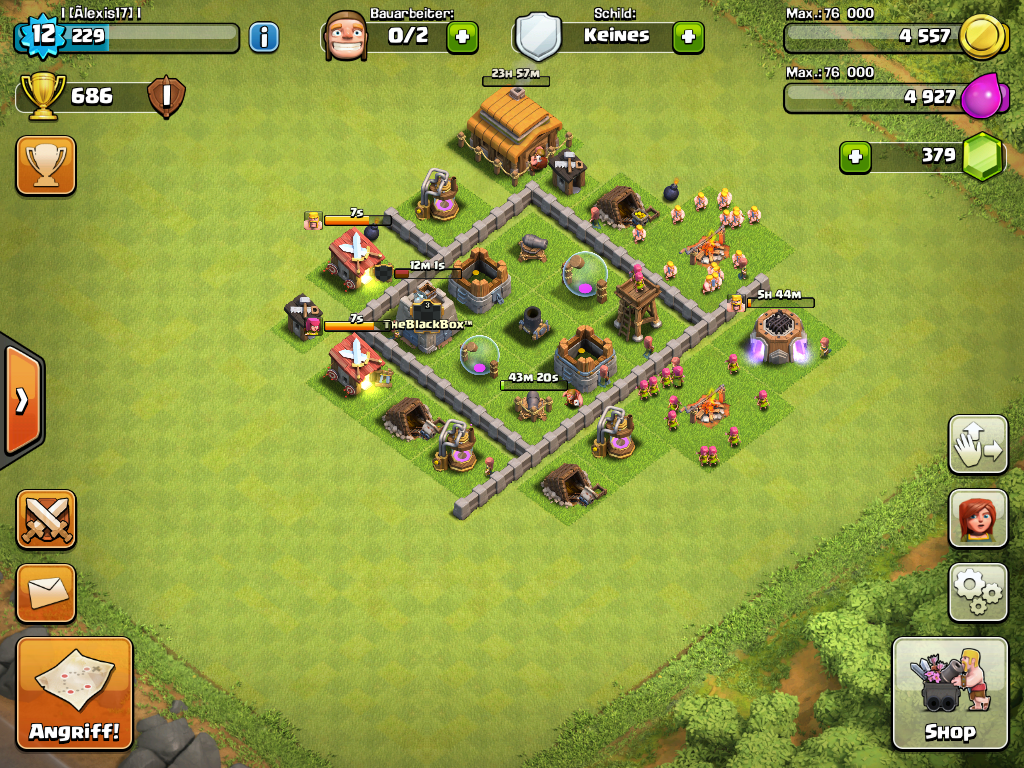Screen dimensions: 1024x768
Task: Open the trophy leaderboard button
Action: coord(46,165)
